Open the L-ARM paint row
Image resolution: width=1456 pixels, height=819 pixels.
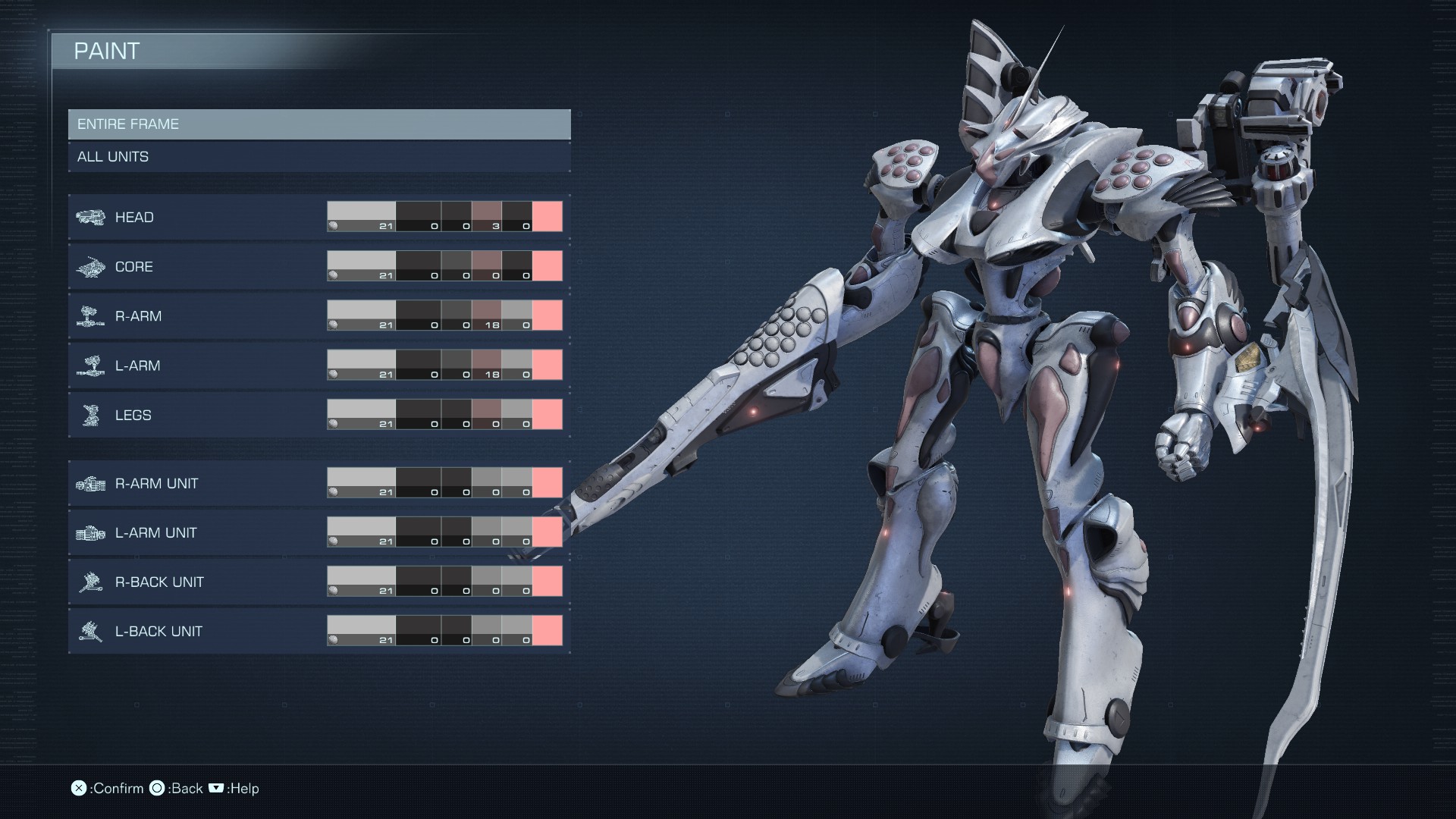tap(197, 366)
